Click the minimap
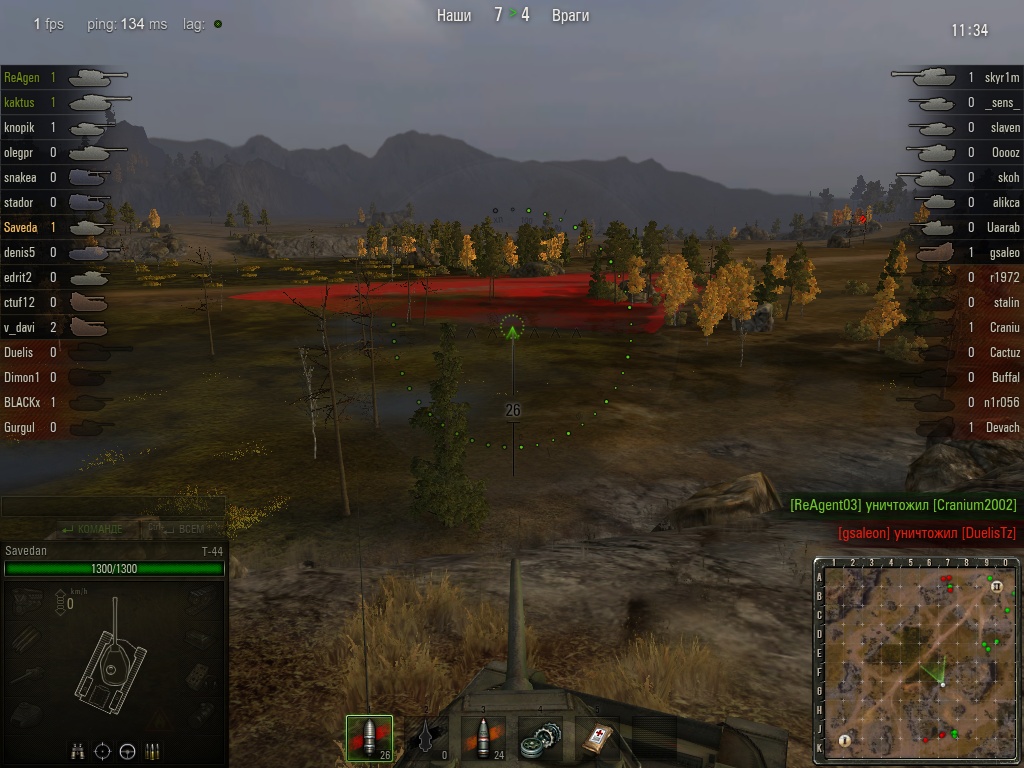This screenshot has width=1024, height=768. 918,660
